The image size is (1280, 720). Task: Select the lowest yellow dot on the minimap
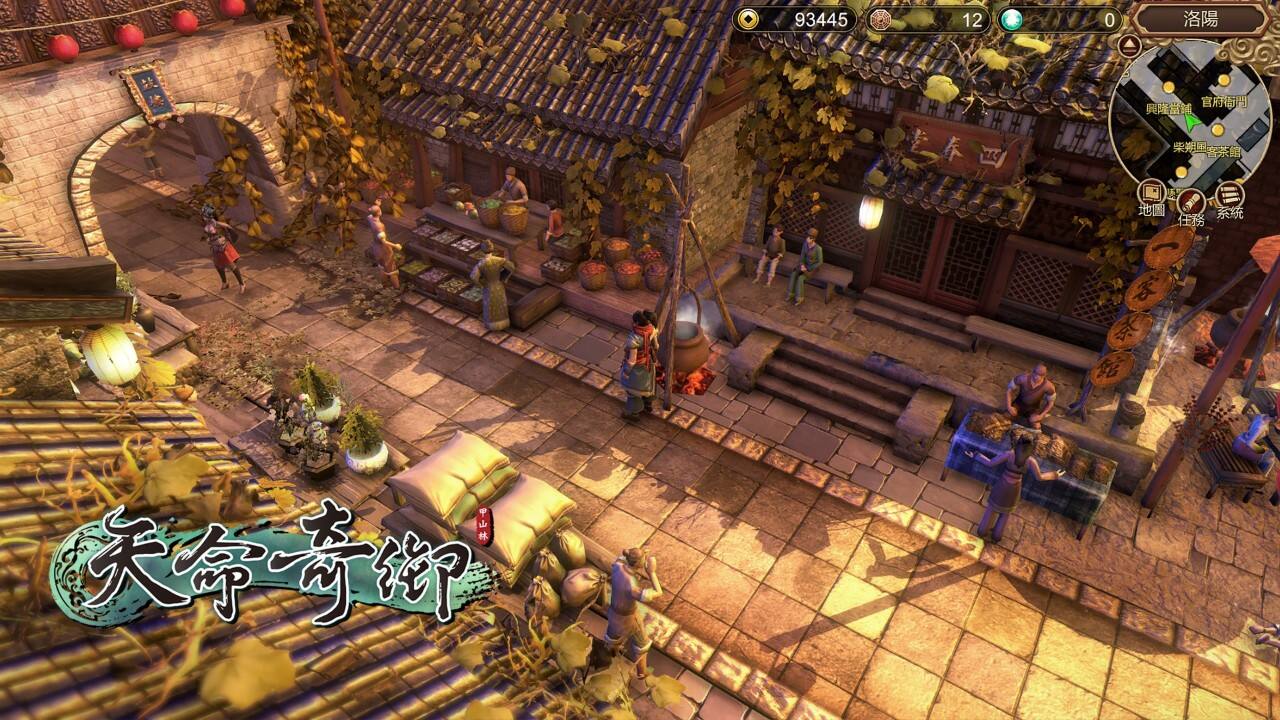pos(1180,171)
